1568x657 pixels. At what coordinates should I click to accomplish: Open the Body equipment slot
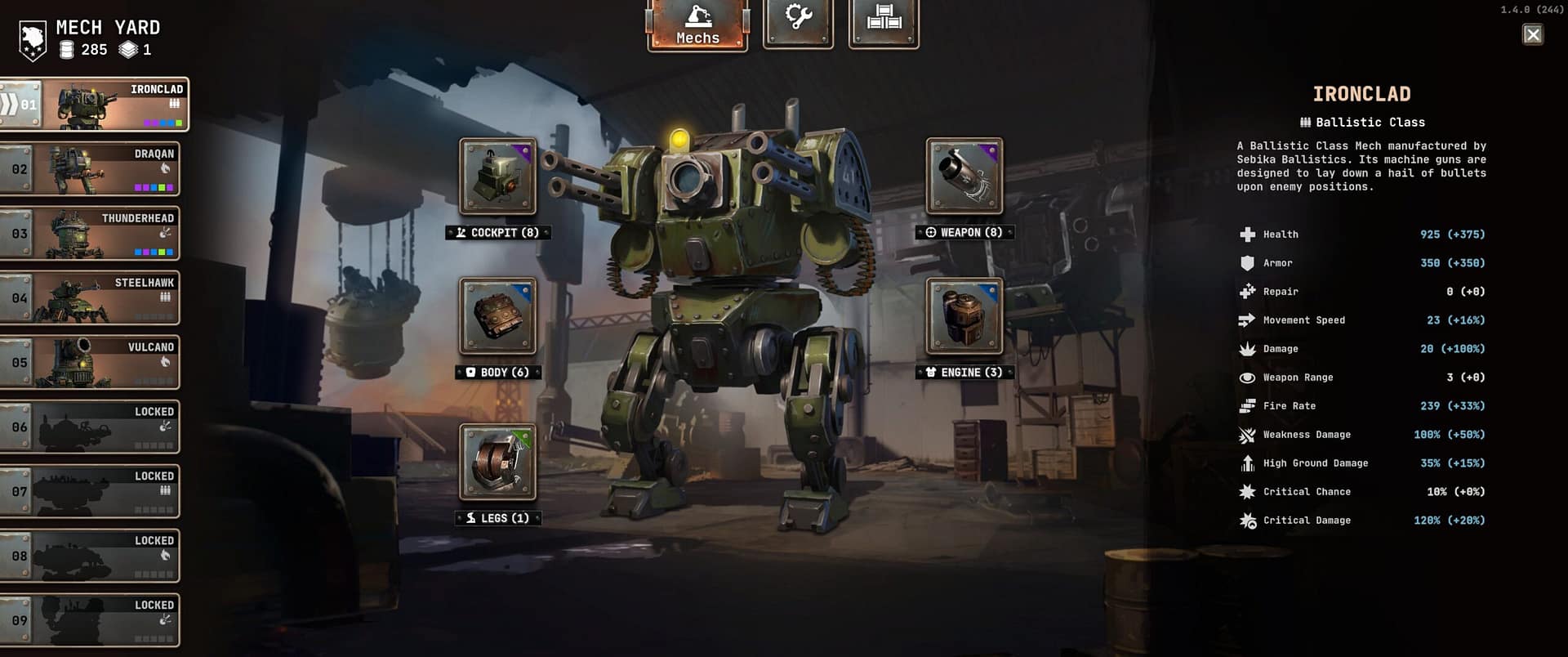[x=498, y=316]
